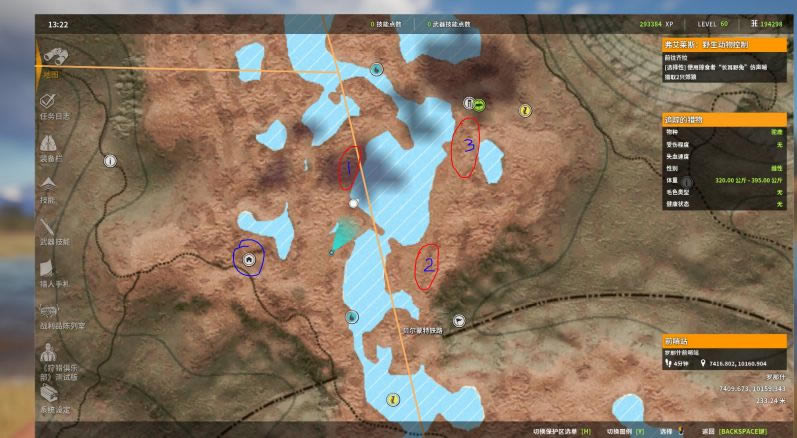Click the info marker on the west trail
The image size is (797, 438).
(110, 160)
